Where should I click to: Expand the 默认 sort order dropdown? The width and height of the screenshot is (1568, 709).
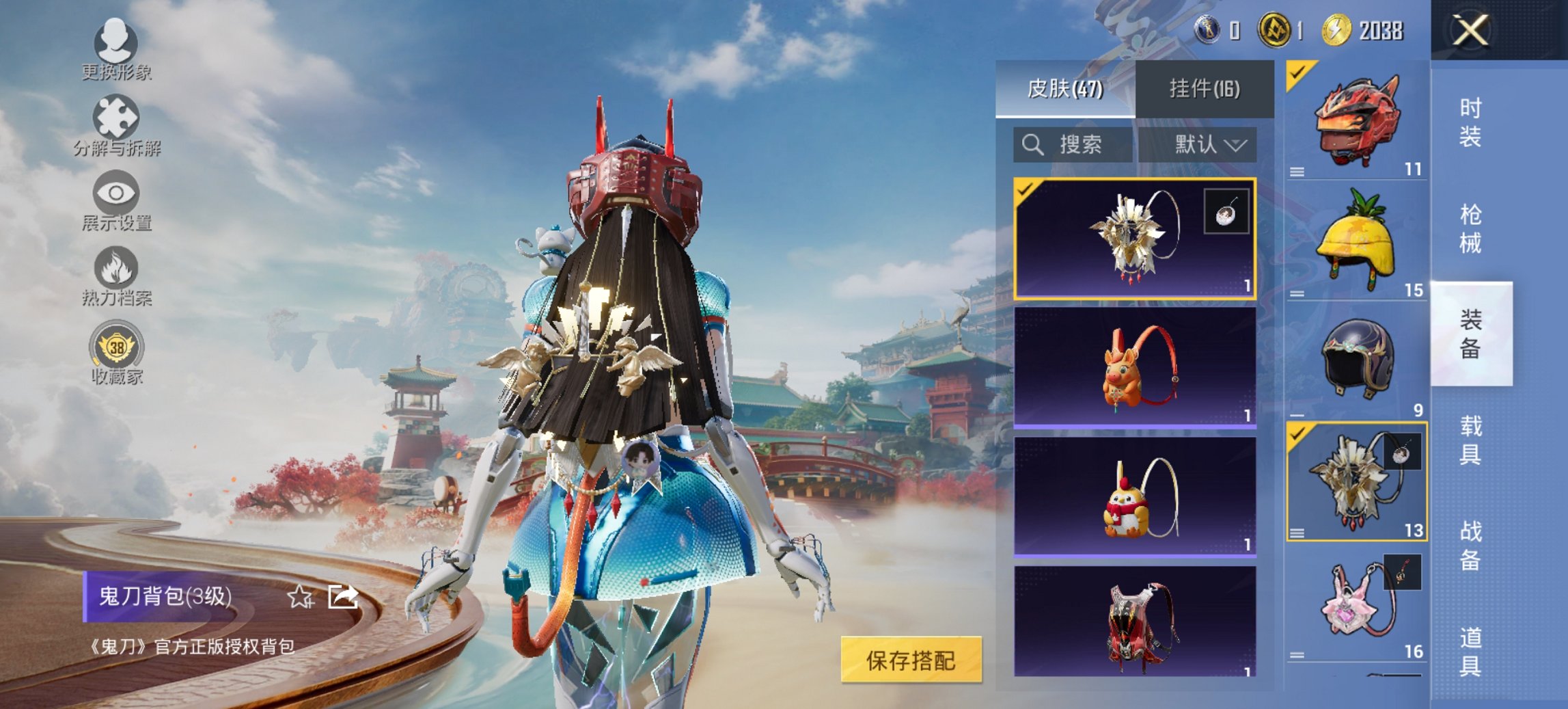[1201, 145]
